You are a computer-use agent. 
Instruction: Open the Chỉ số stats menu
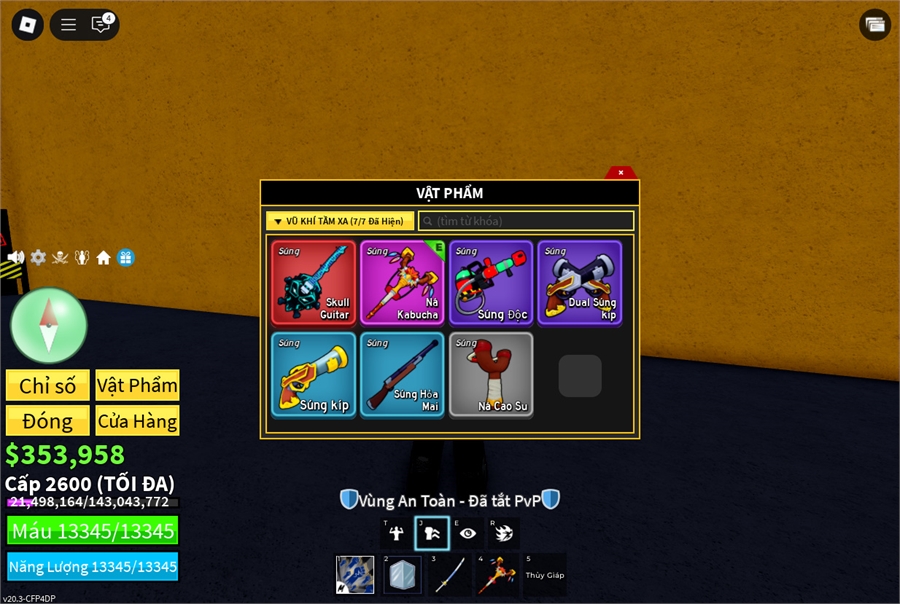coord(48,386)
